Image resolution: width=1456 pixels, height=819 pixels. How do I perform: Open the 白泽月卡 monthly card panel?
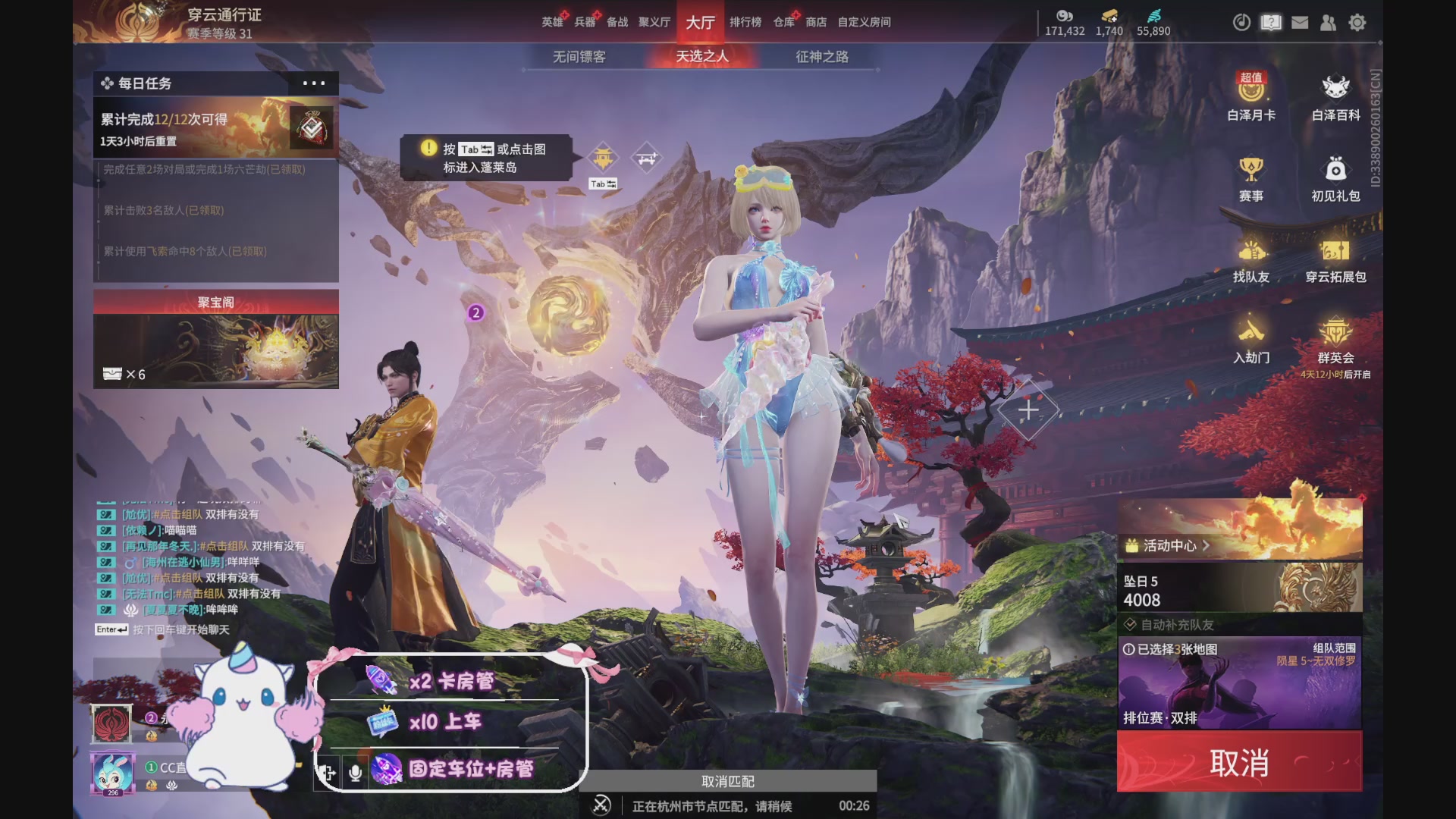coord(1251,101)
